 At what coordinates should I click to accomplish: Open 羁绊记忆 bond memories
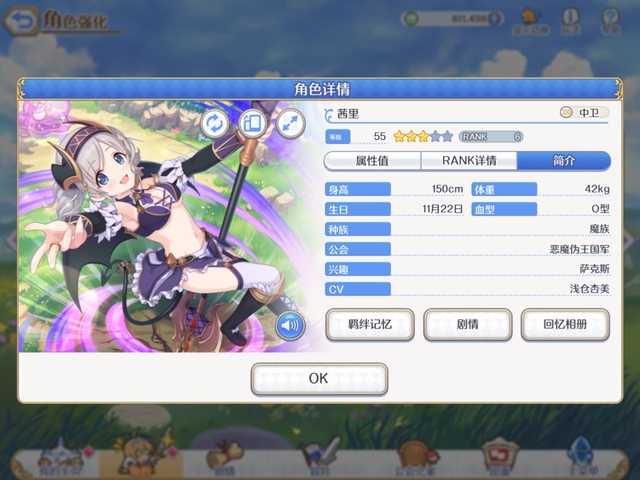(x=369, y=325)
